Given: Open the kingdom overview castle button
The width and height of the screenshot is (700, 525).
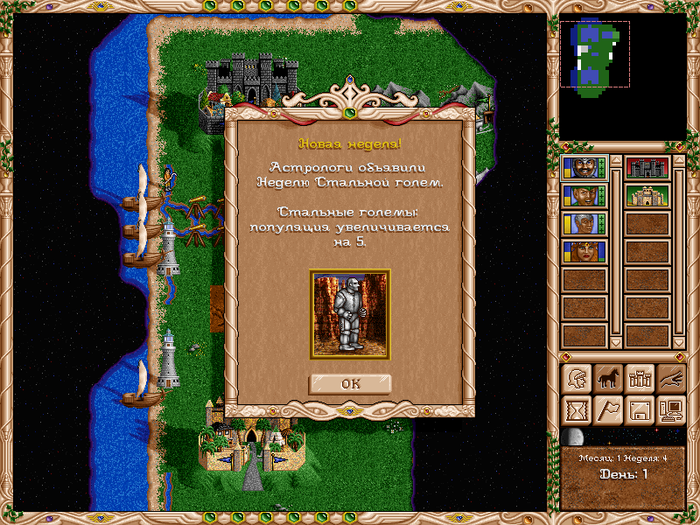Looking at the screenshot, I should (x=639, y=379).
